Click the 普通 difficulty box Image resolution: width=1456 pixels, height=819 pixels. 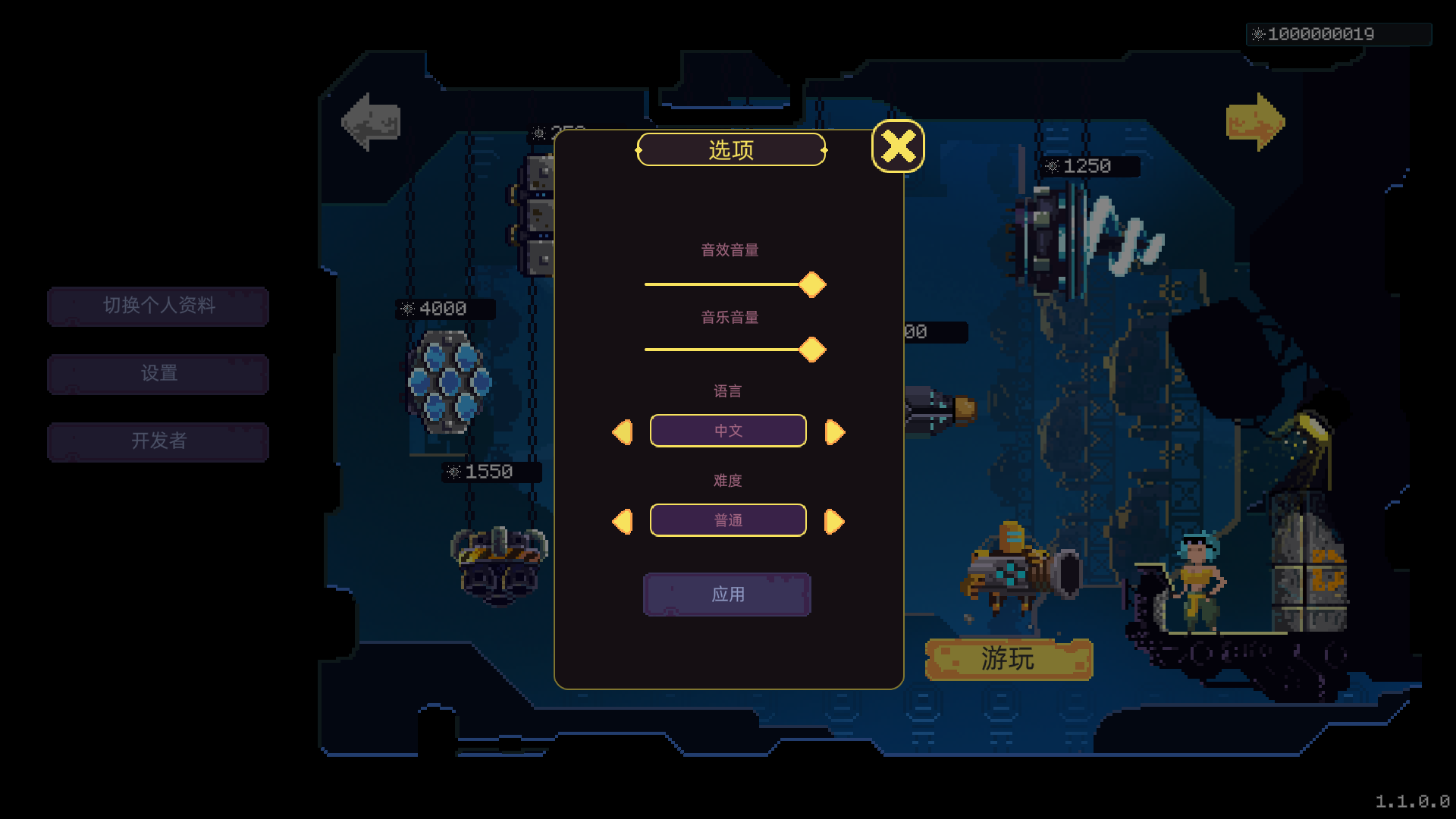[x=728, y=520]
